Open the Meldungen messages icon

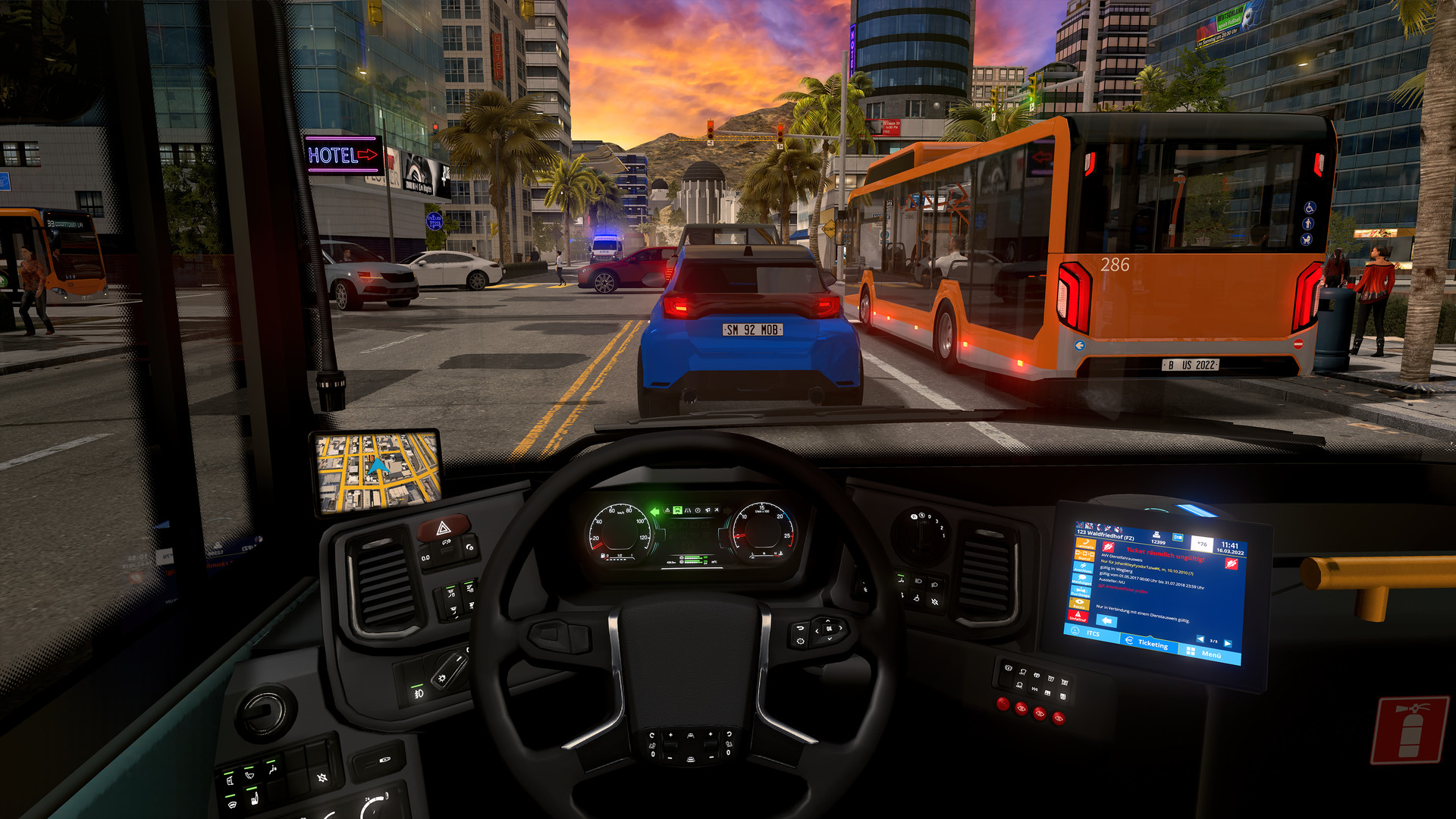click(1081, 580)
